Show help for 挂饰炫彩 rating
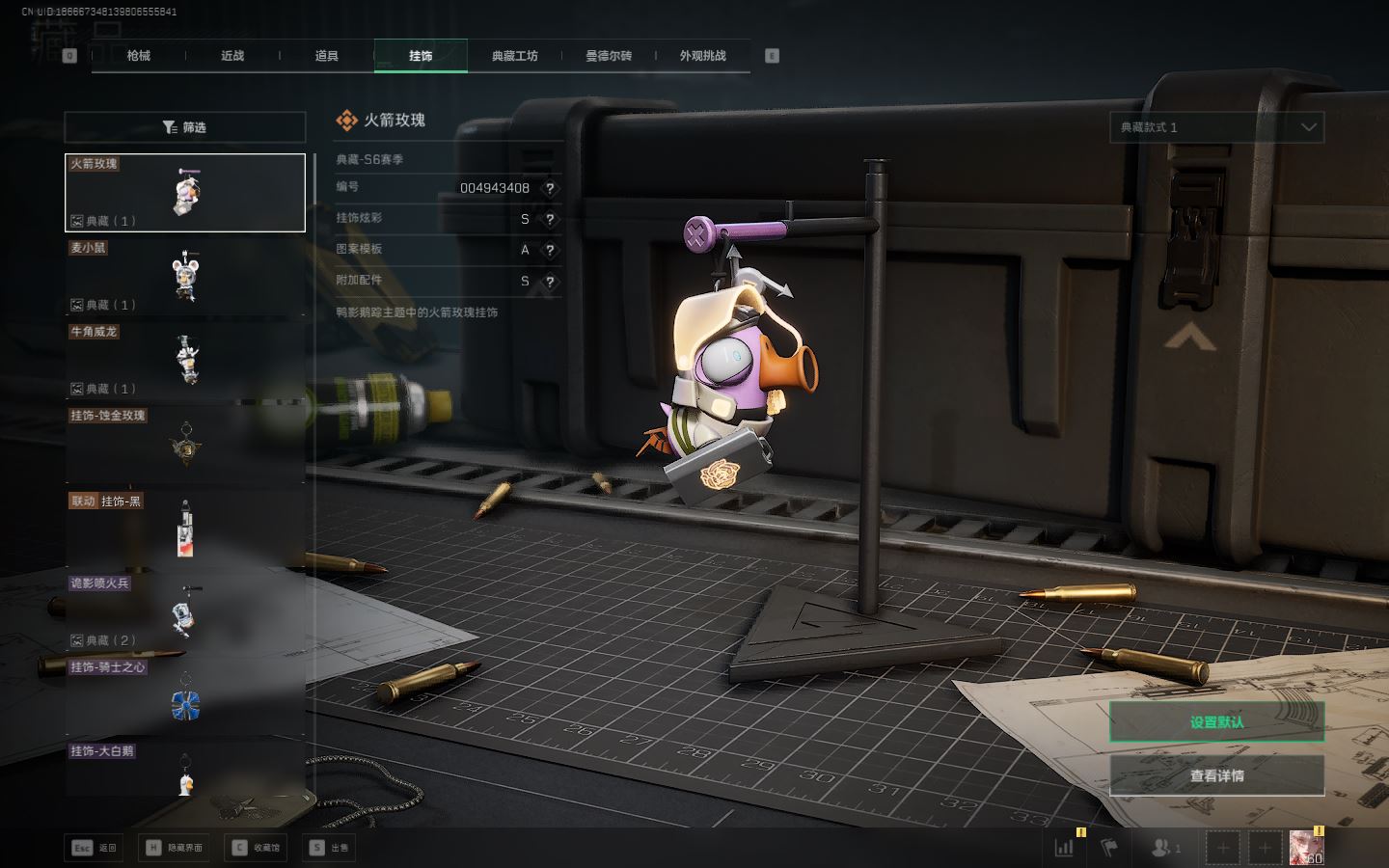 coord(550,219)
